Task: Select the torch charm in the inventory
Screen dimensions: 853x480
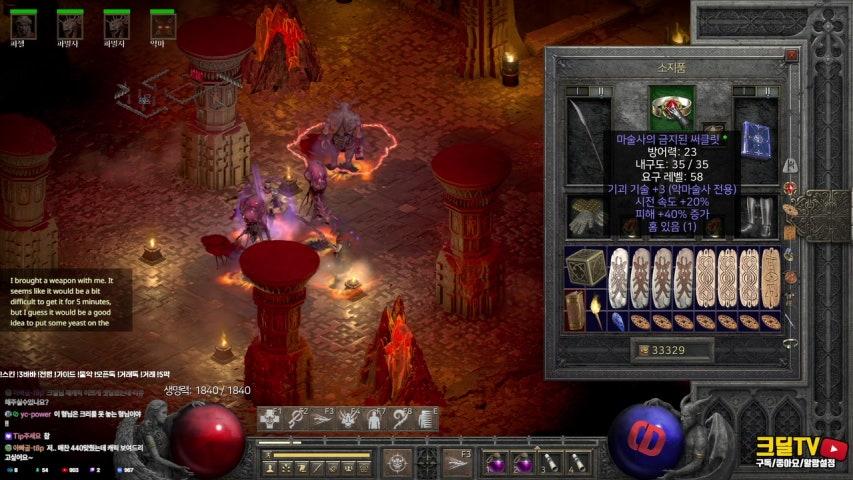Action: click(x=596, y=310)
